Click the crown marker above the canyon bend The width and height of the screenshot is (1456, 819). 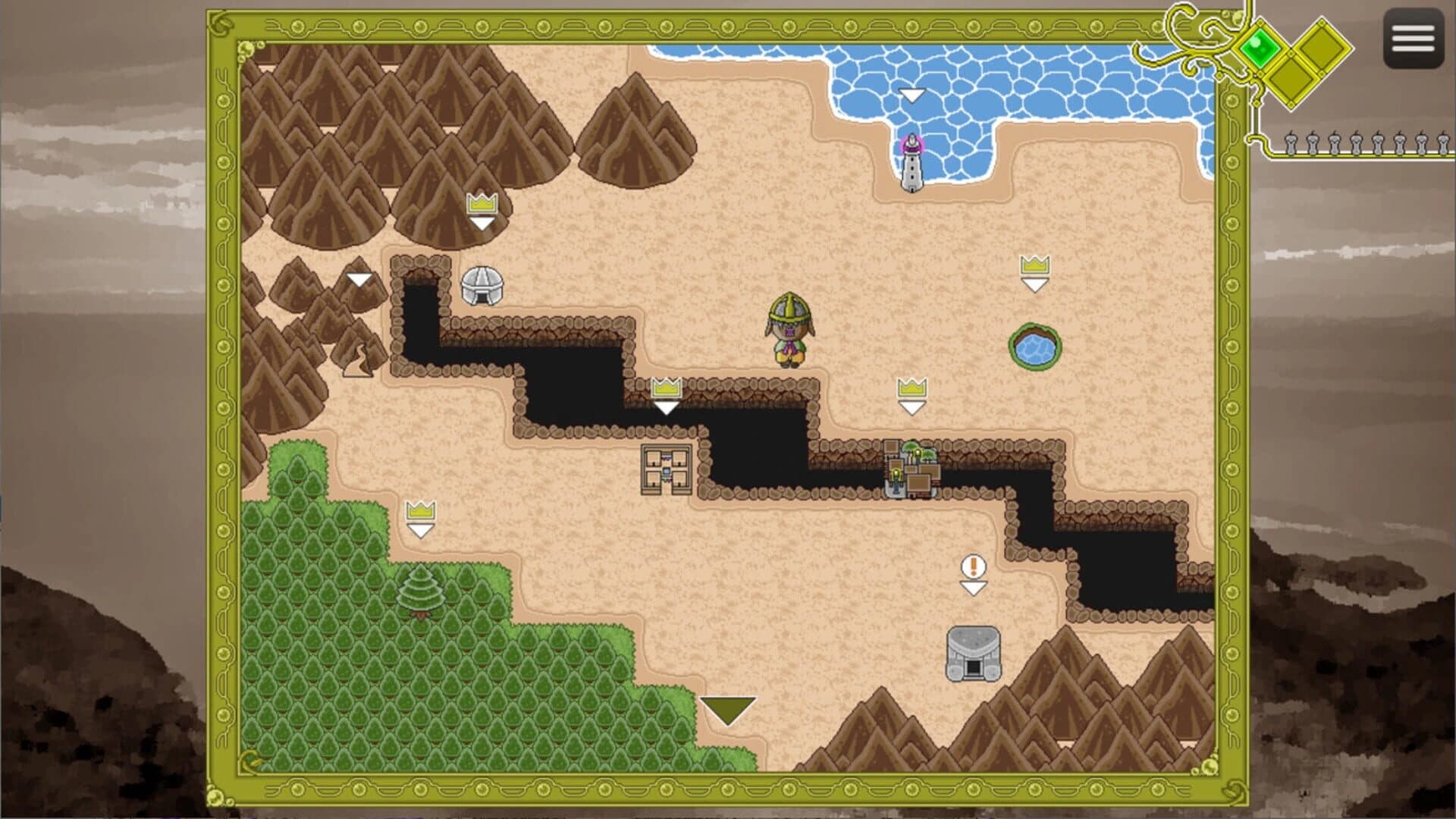coord(666,387)
